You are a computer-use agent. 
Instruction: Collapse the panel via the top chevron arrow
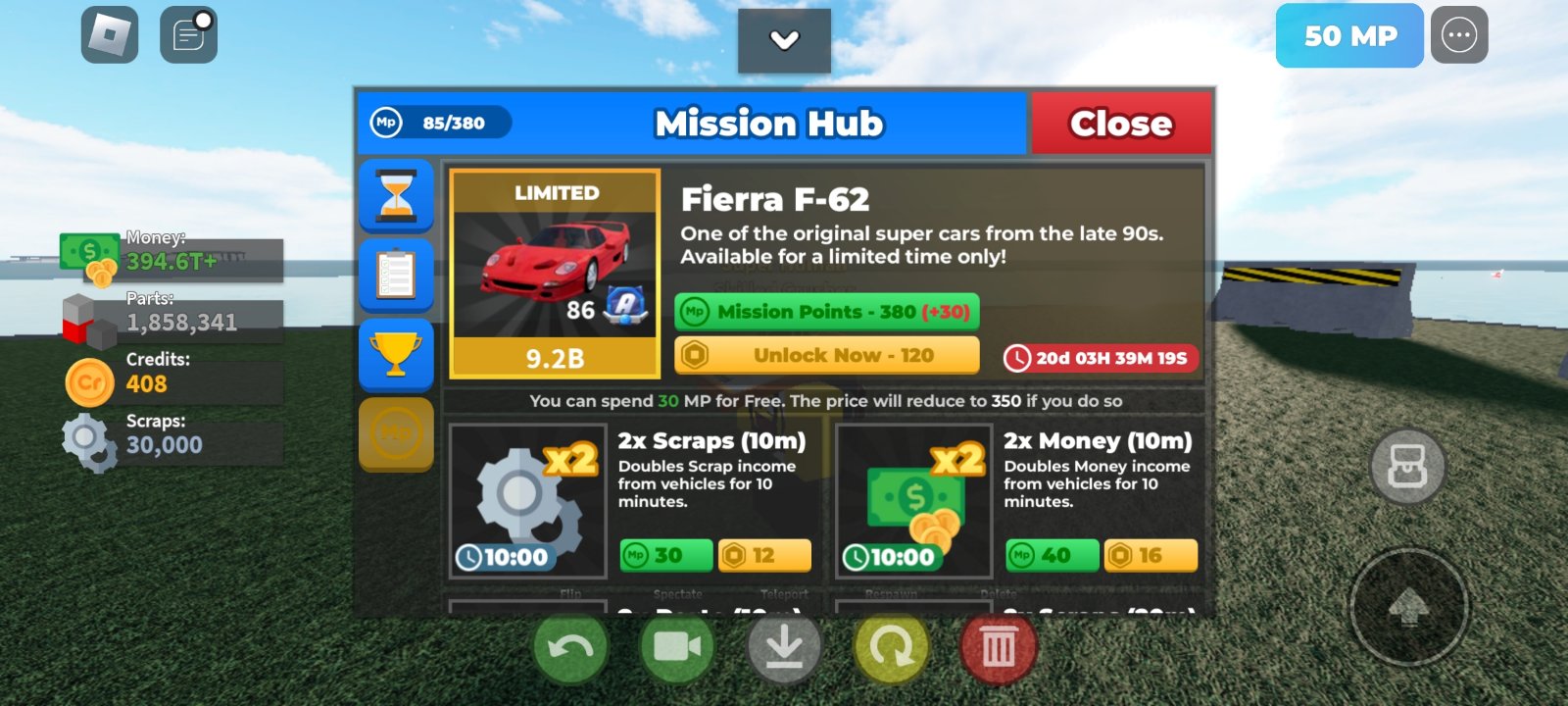[783, 42]
